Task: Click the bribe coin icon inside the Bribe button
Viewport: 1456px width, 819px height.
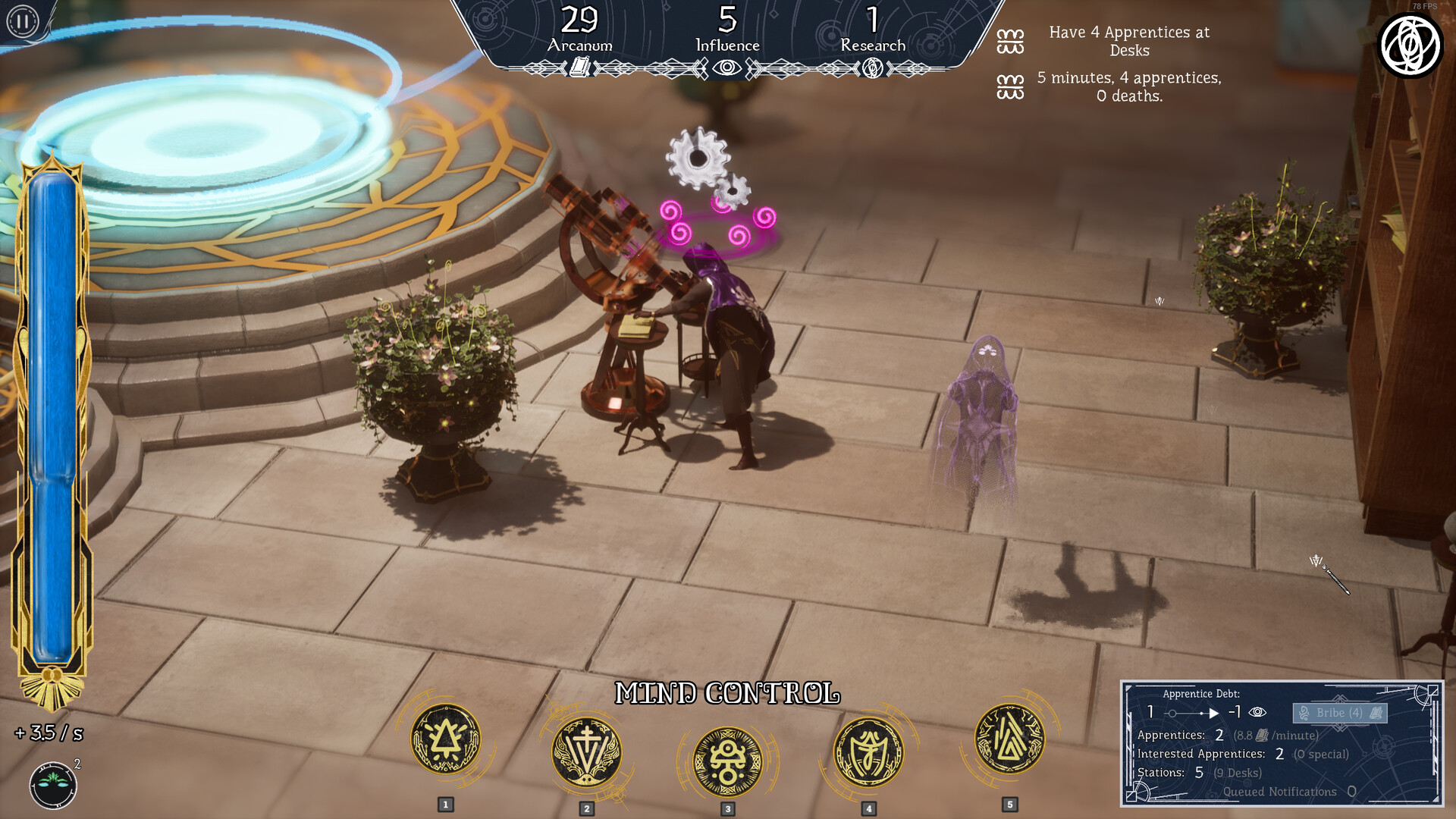Action: [1305, 714]
